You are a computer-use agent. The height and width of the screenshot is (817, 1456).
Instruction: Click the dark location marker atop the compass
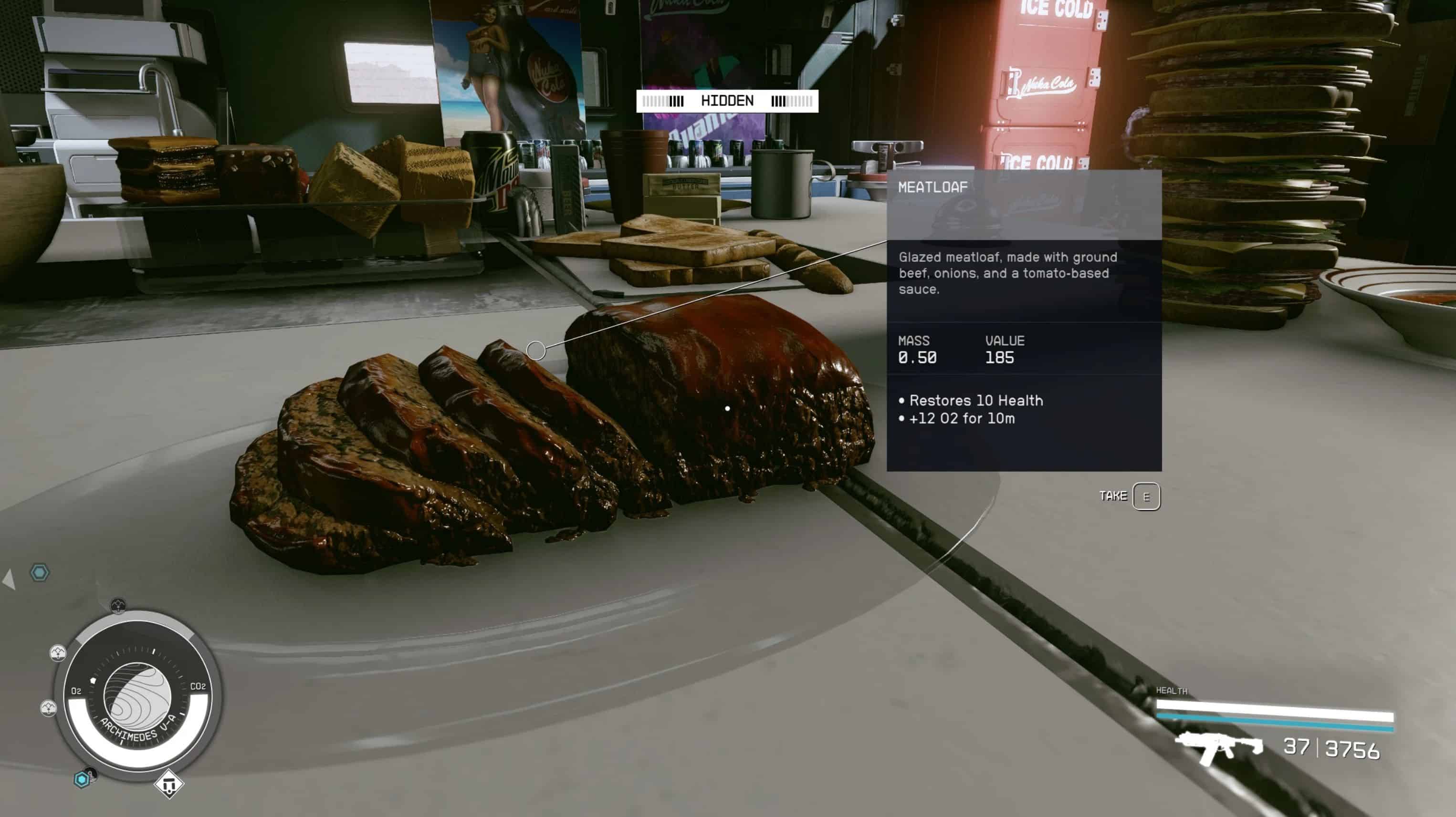coord(117,606)
